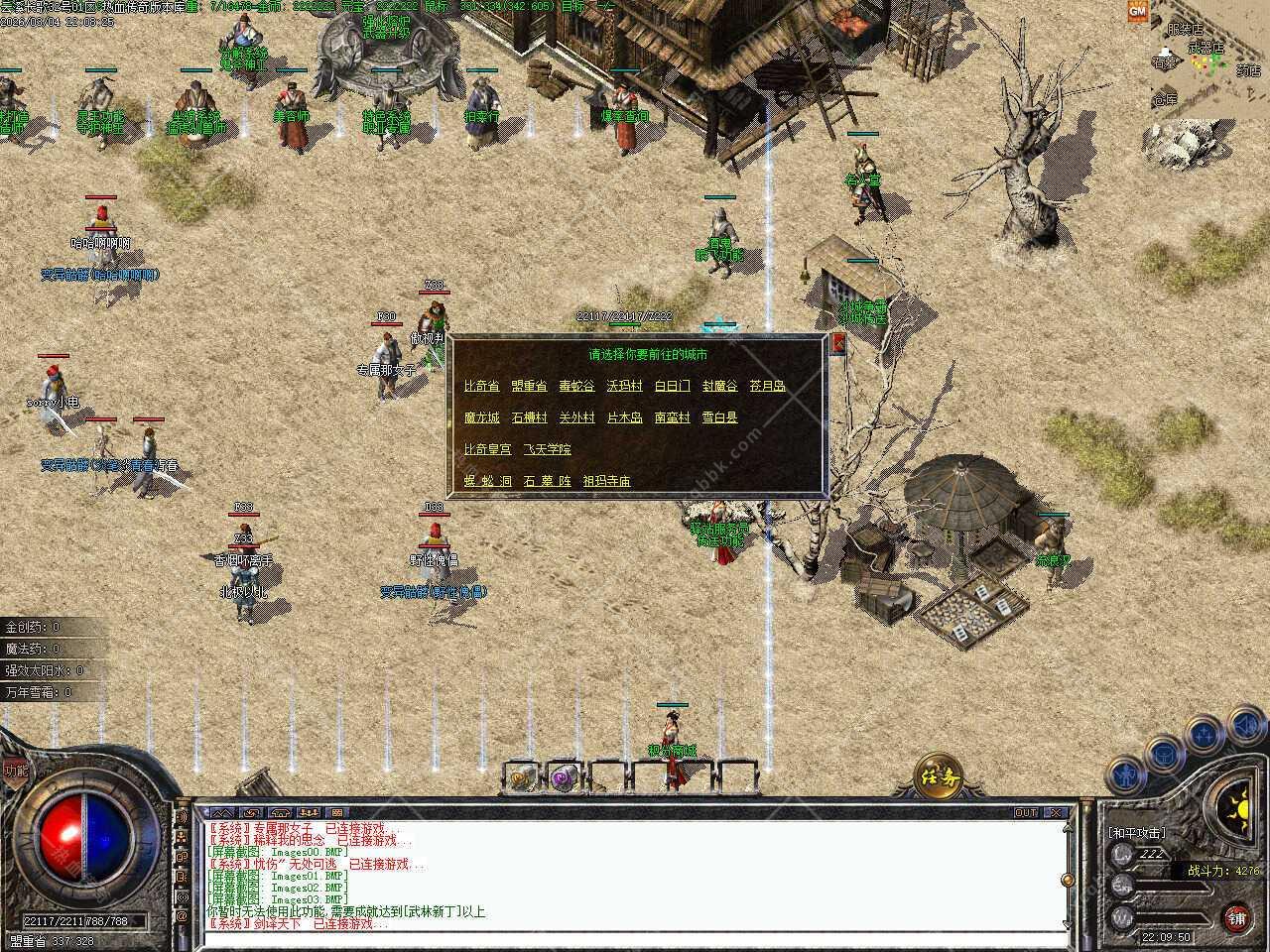1270x952 pixels.
Task: Select the 石墓阵 destination
Action: pyautogui.click(x=547, y=481)
